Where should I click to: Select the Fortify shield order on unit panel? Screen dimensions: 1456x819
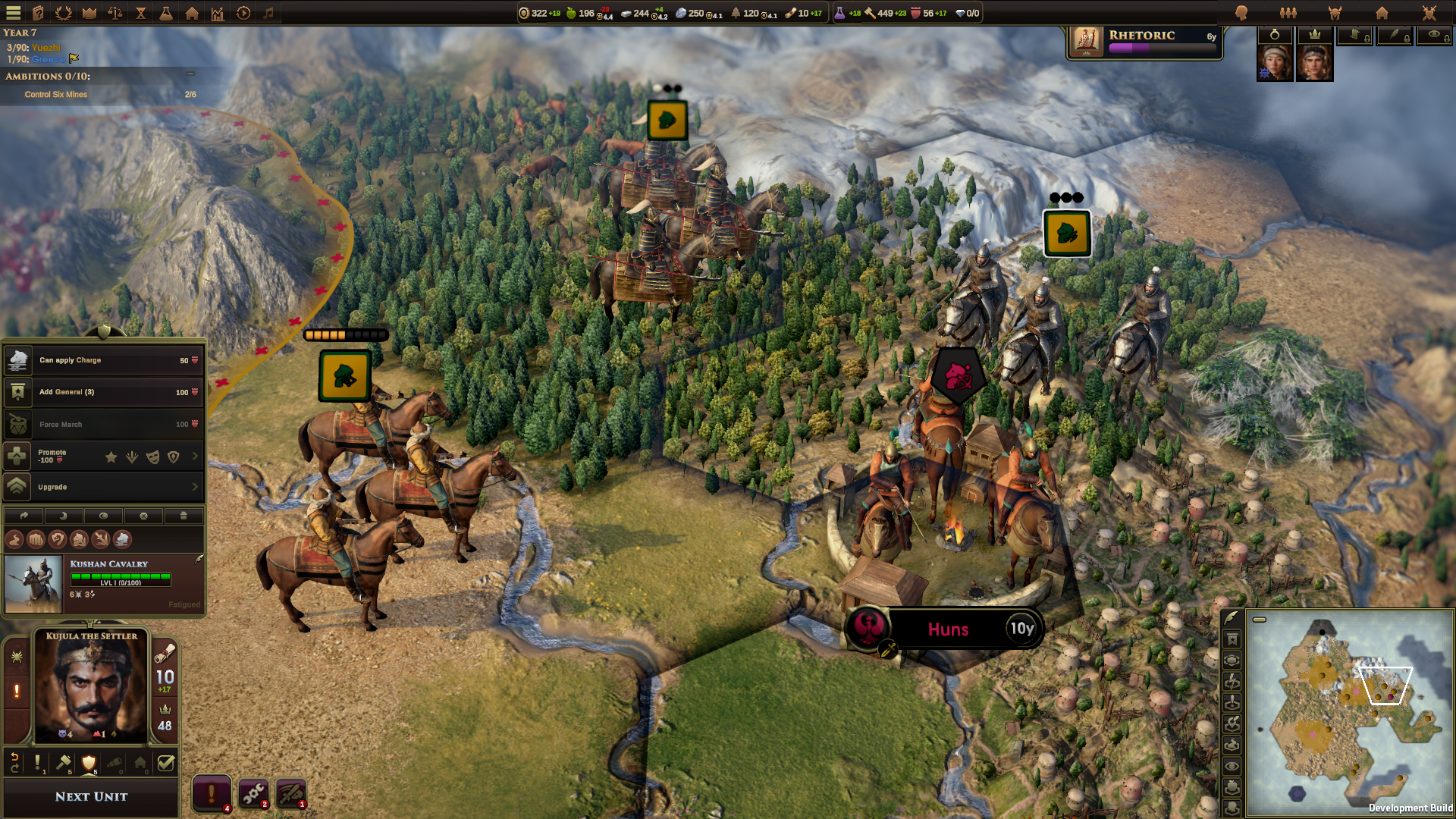click(x=89, y=764)
